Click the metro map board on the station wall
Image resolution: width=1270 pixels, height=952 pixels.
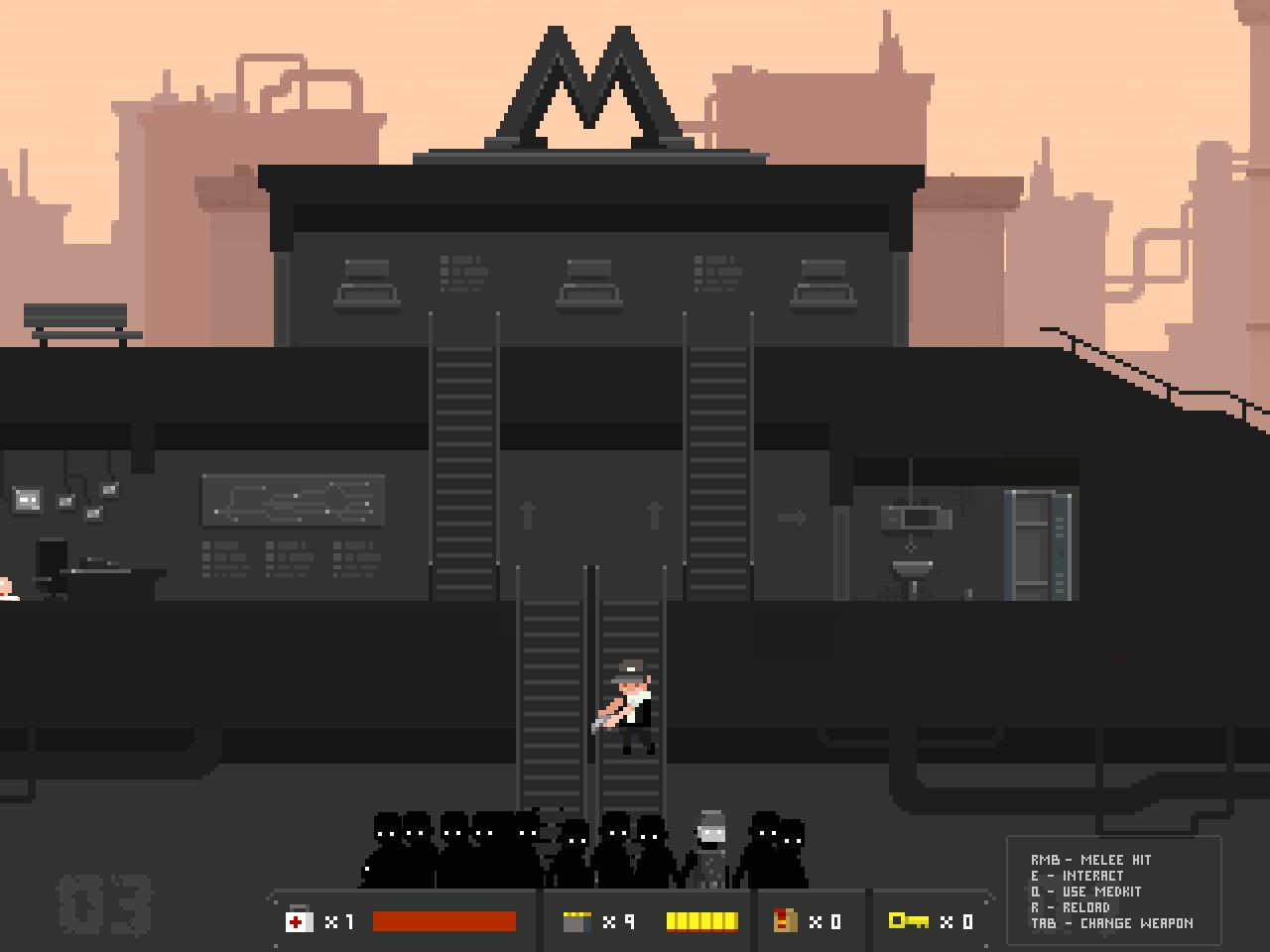coord(293,501)
